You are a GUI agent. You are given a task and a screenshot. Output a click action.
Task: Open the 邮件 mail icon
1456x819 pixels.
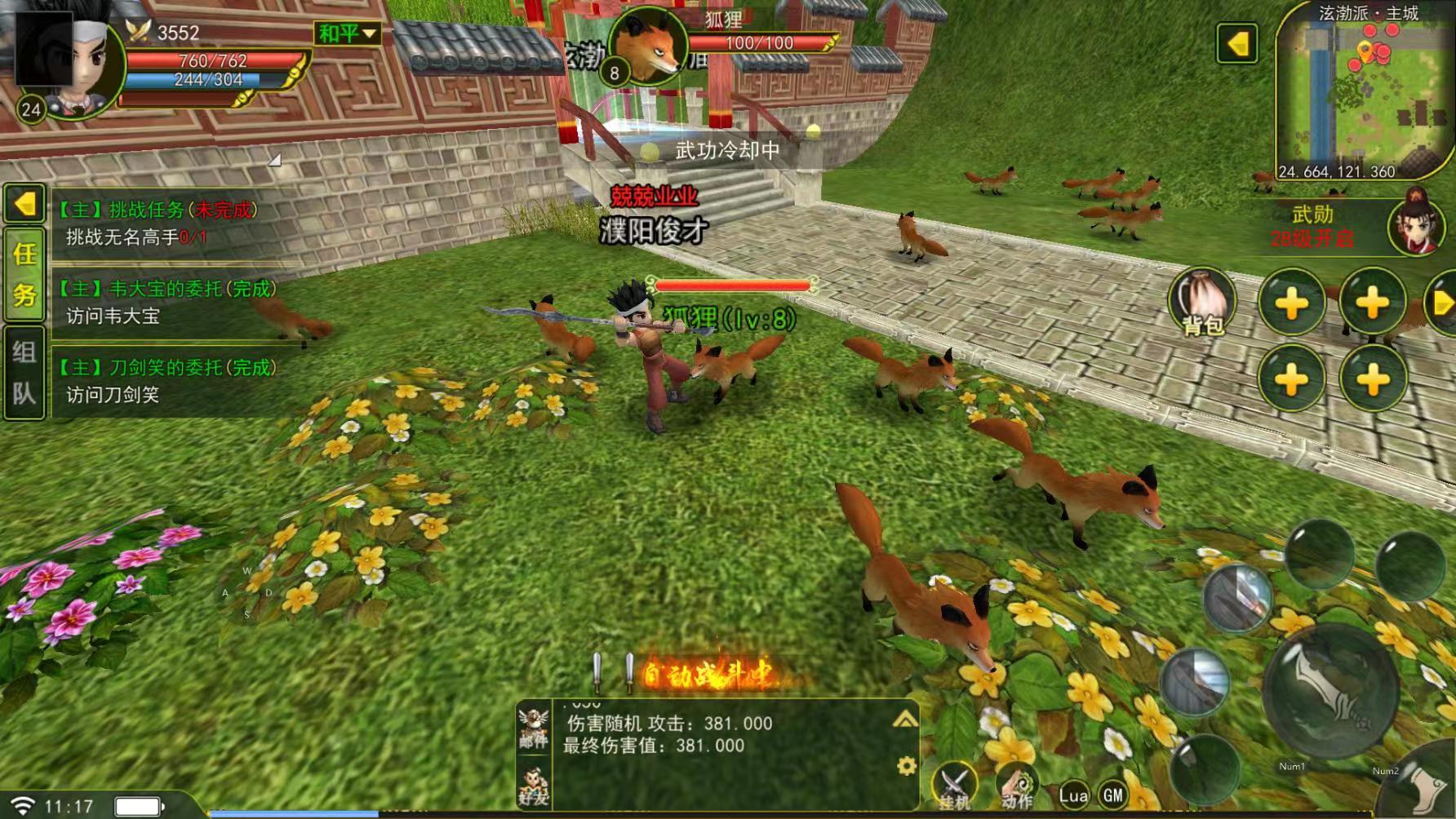pos(534,728)
